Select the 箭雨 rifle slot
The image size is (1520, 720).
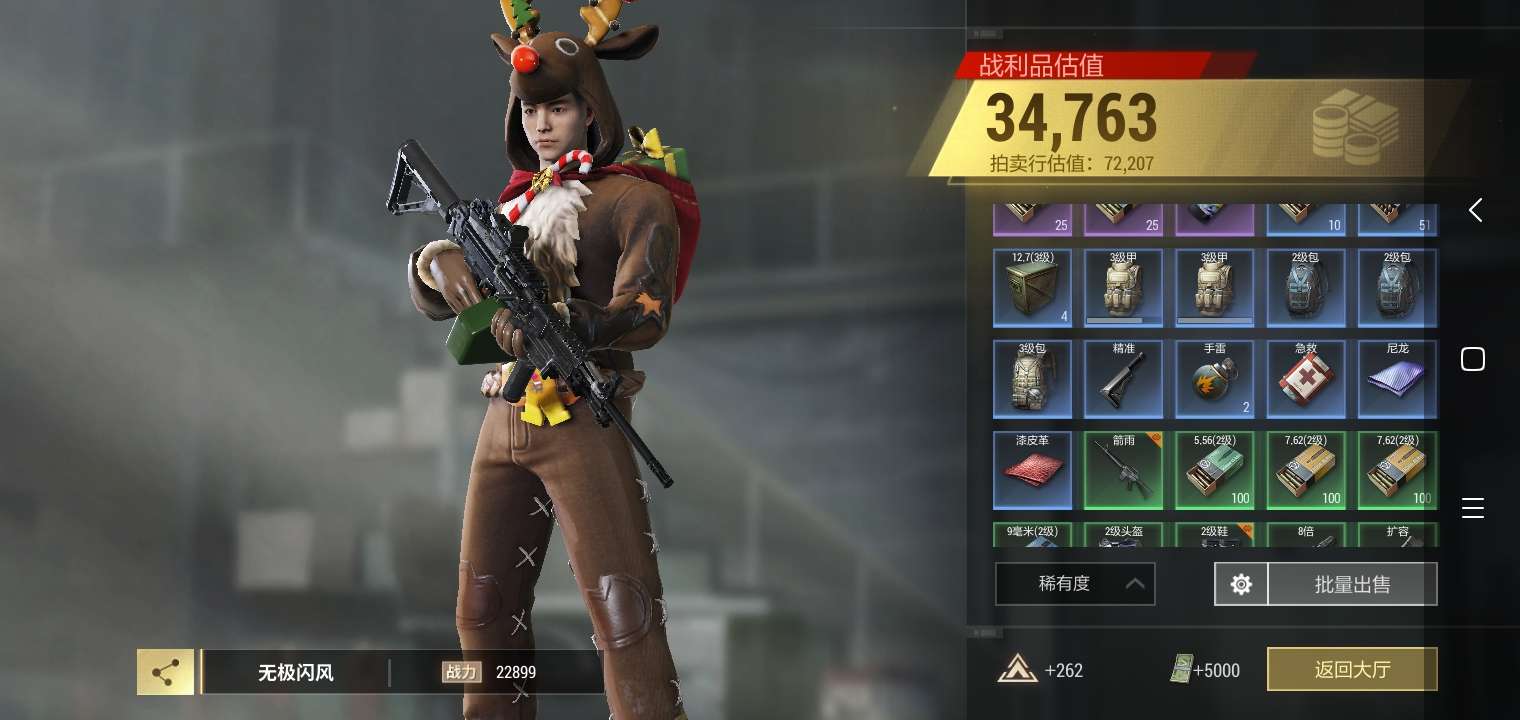pyautogui.click(x=1123, y=470)
